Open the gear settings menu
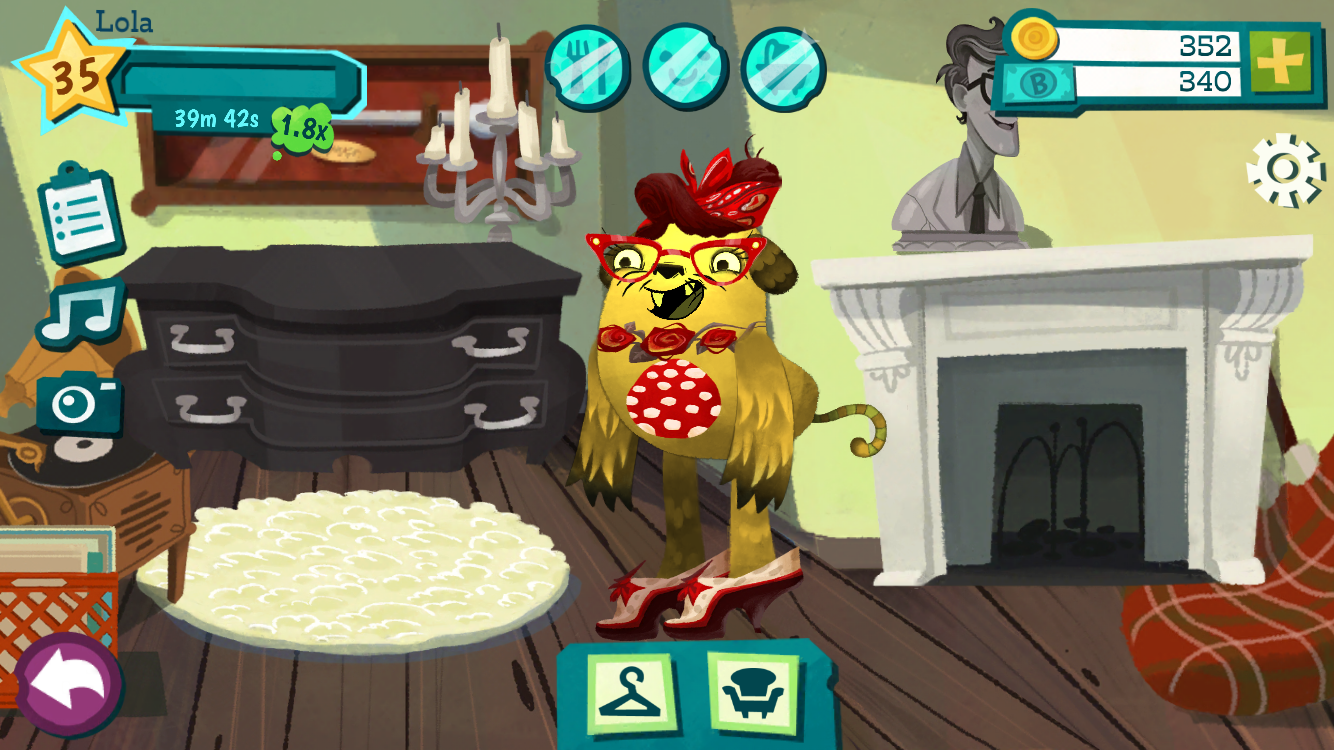 (1286, 171)
